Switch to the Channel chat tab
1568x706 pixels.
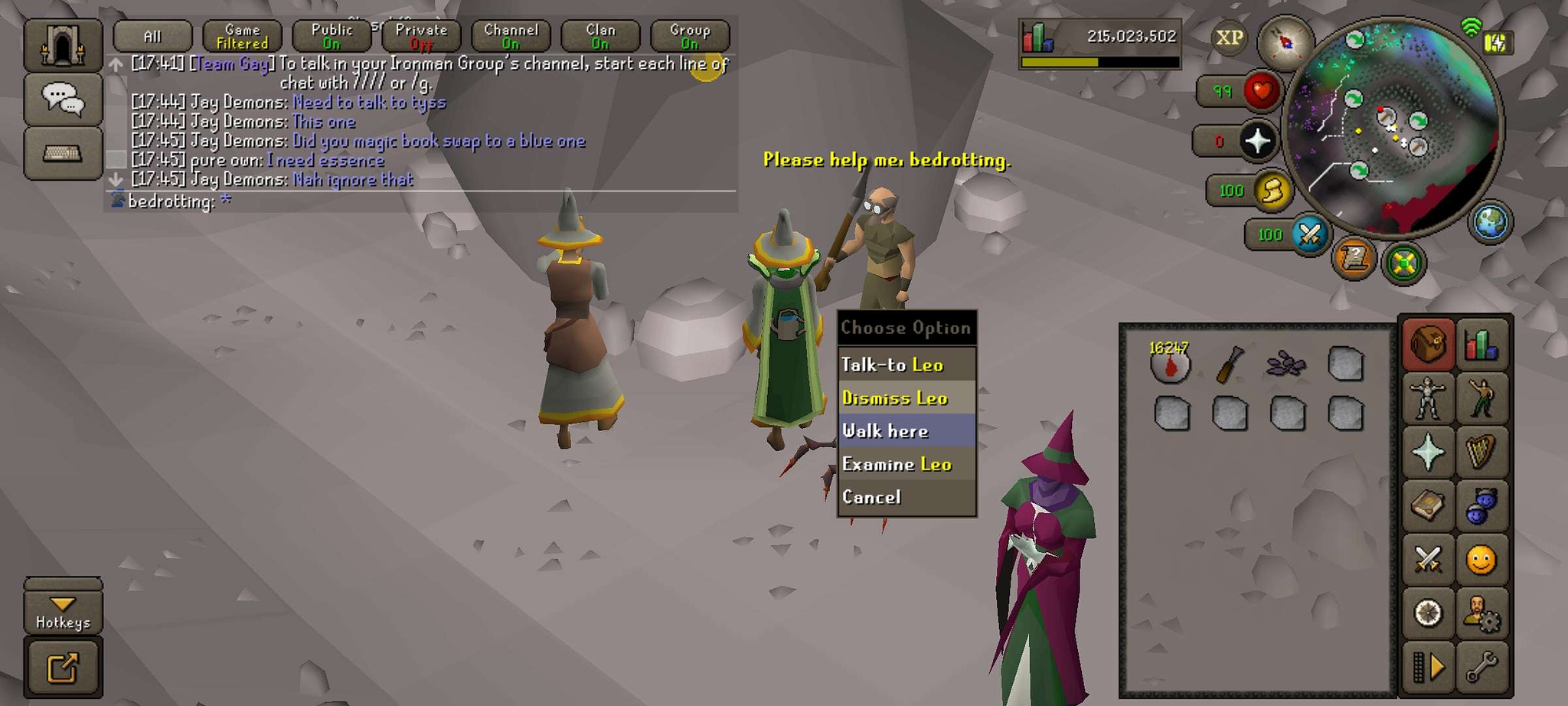pyautogui.click(x=511, y=36)
